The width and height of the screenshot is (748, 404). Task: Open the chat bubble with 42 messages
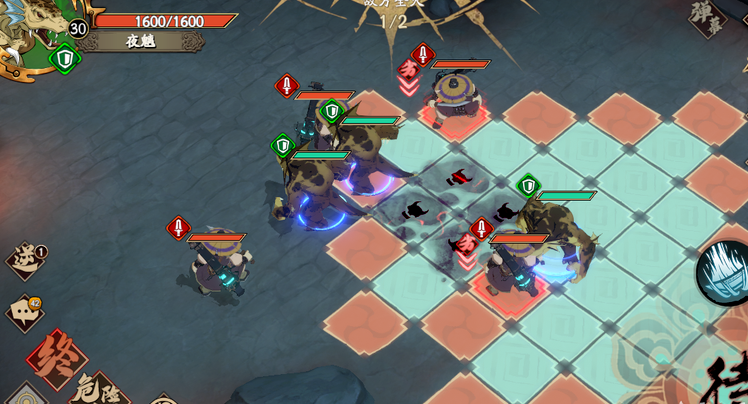(25, 311)
